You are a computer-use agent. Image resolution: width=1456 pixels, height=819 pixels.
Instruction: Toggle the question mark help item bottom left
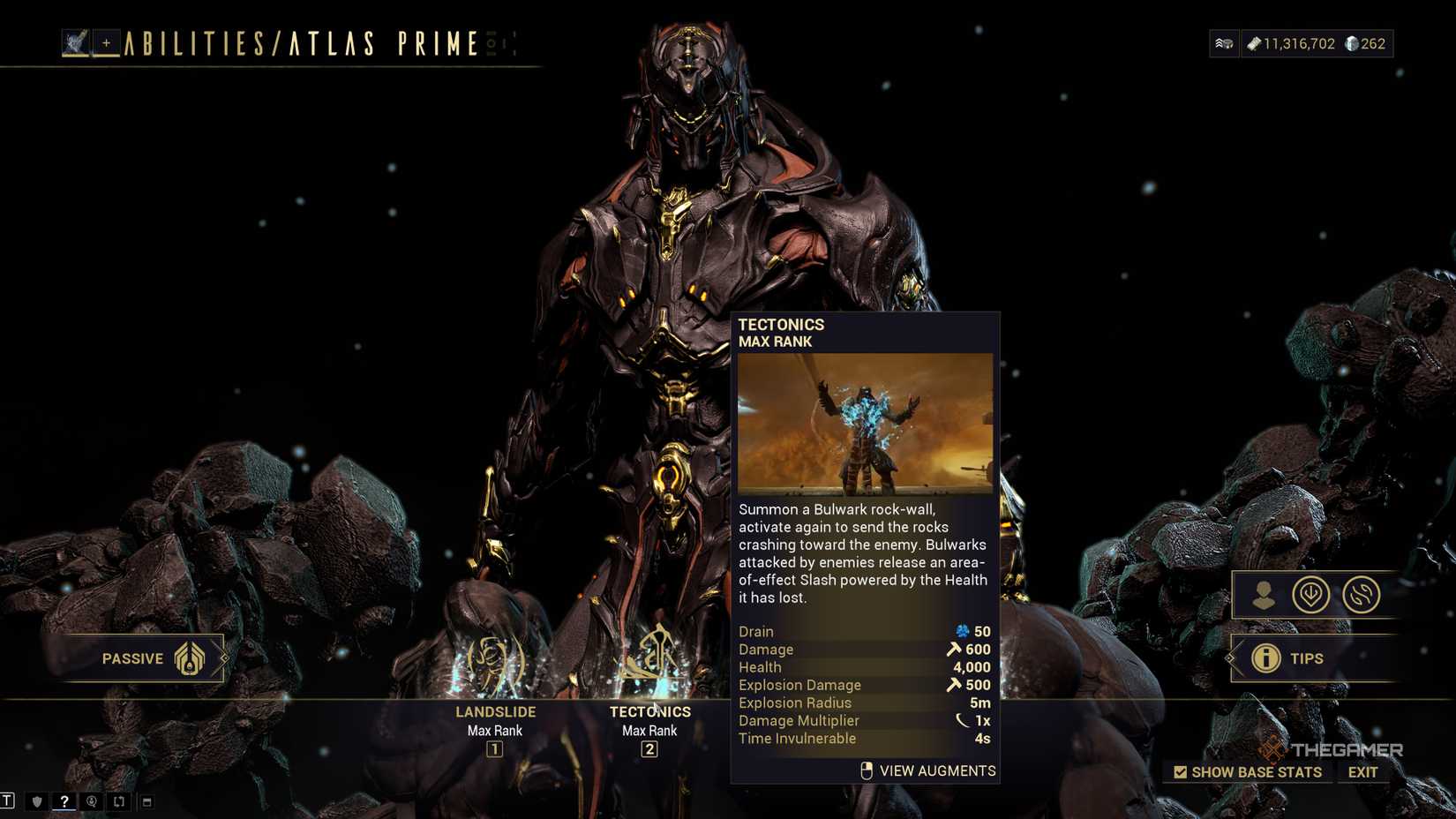coord(64,801)
